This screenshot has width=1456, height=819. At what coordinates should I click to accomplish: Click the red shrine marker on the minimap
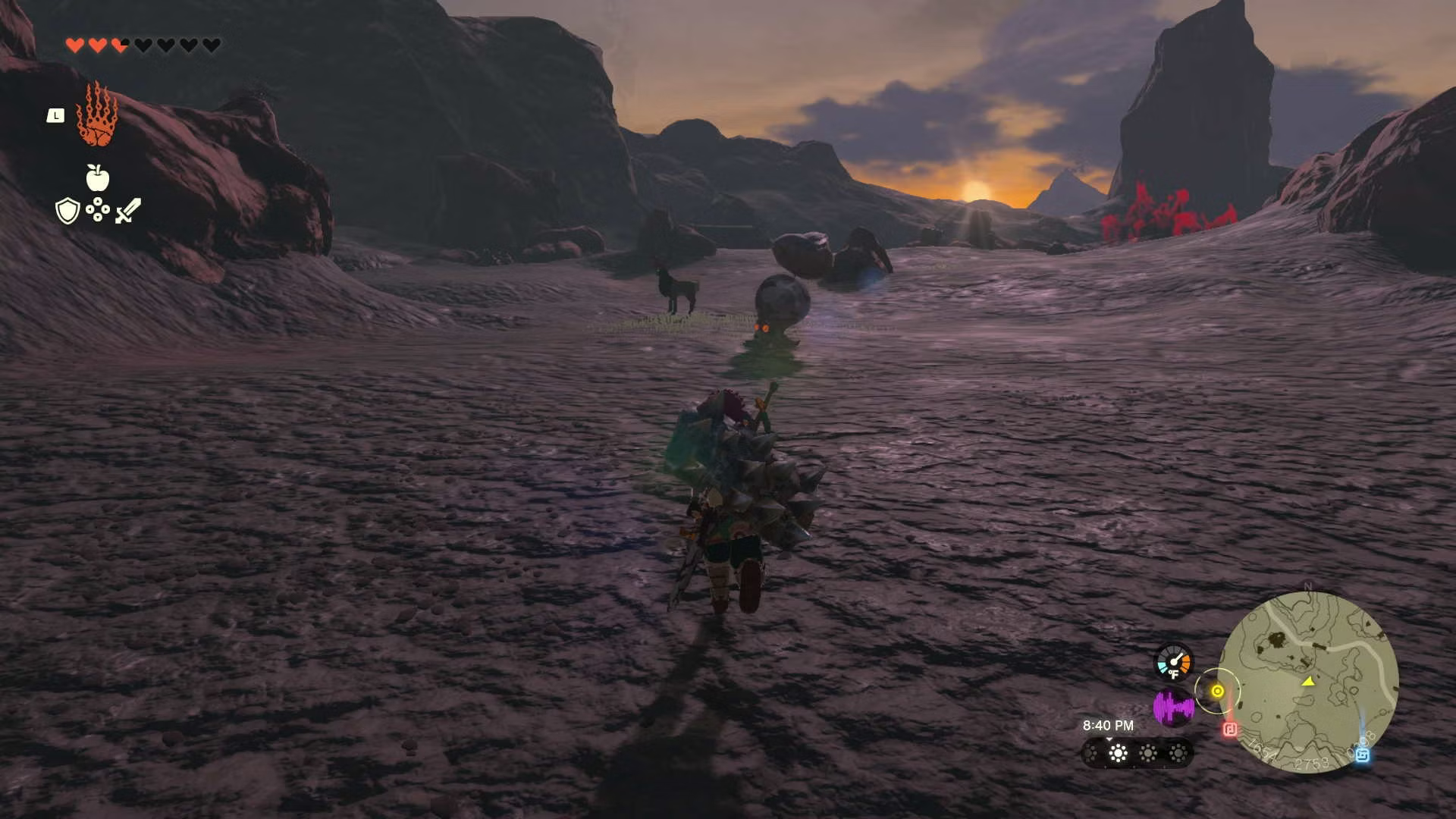click(1230, 729)
